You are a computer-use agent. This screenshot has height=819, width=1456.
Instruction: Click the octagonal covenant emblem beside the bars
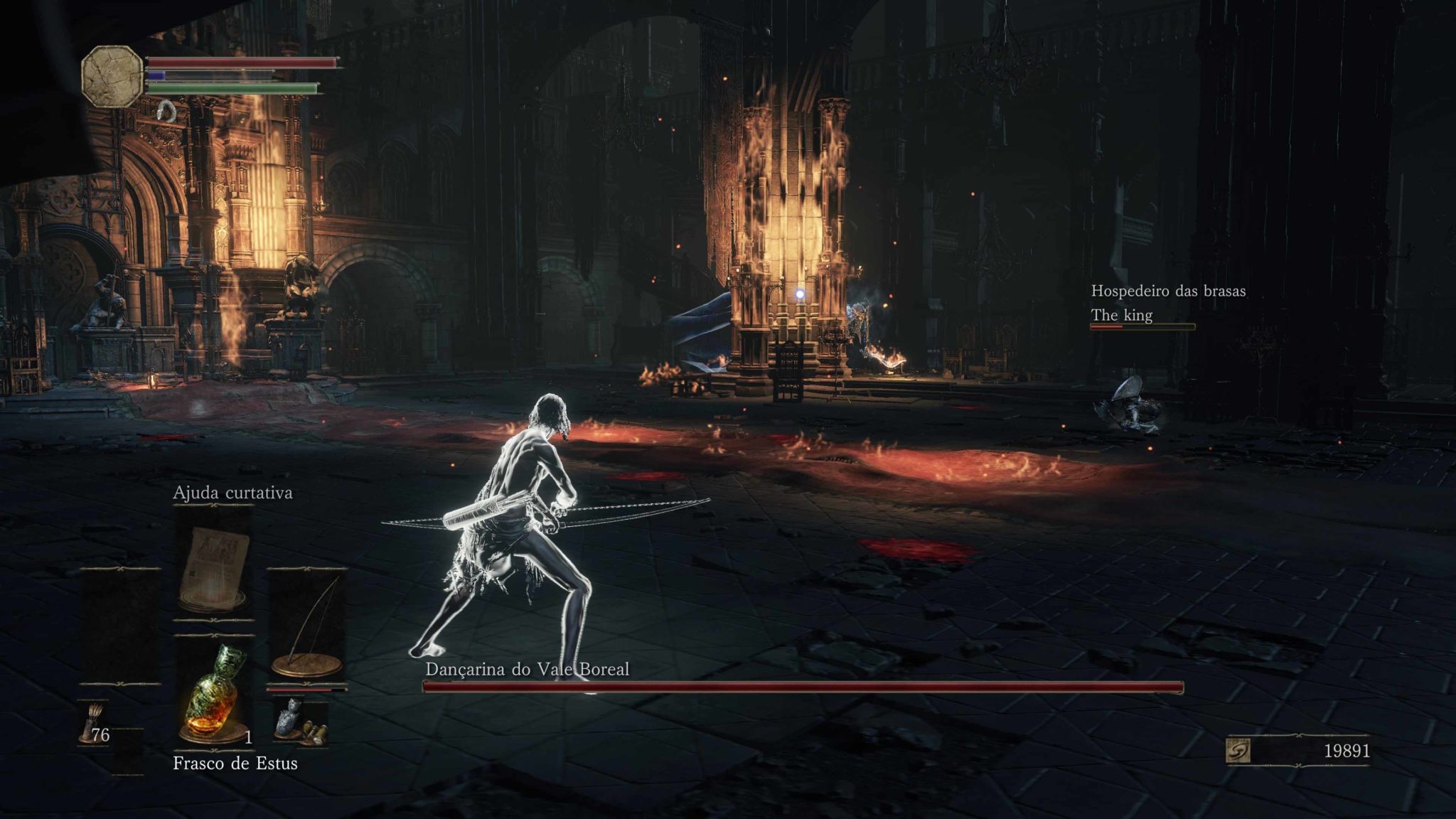pyautogui.click(x=112, y=76)
